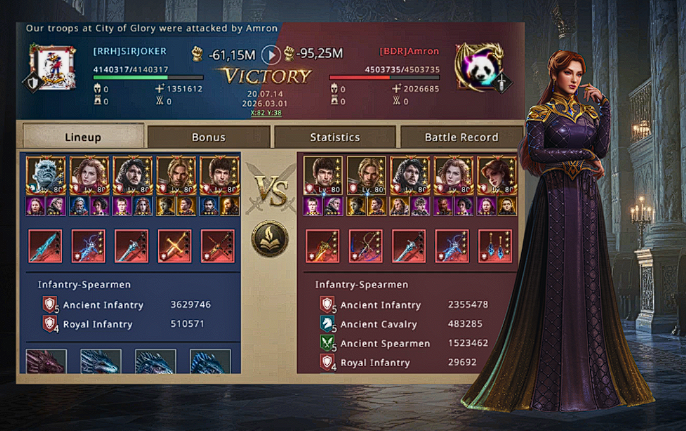This screenshot has width=686, height=431.
Task: Select the golden crossed swords weapon slot
Action: [175, 245]
